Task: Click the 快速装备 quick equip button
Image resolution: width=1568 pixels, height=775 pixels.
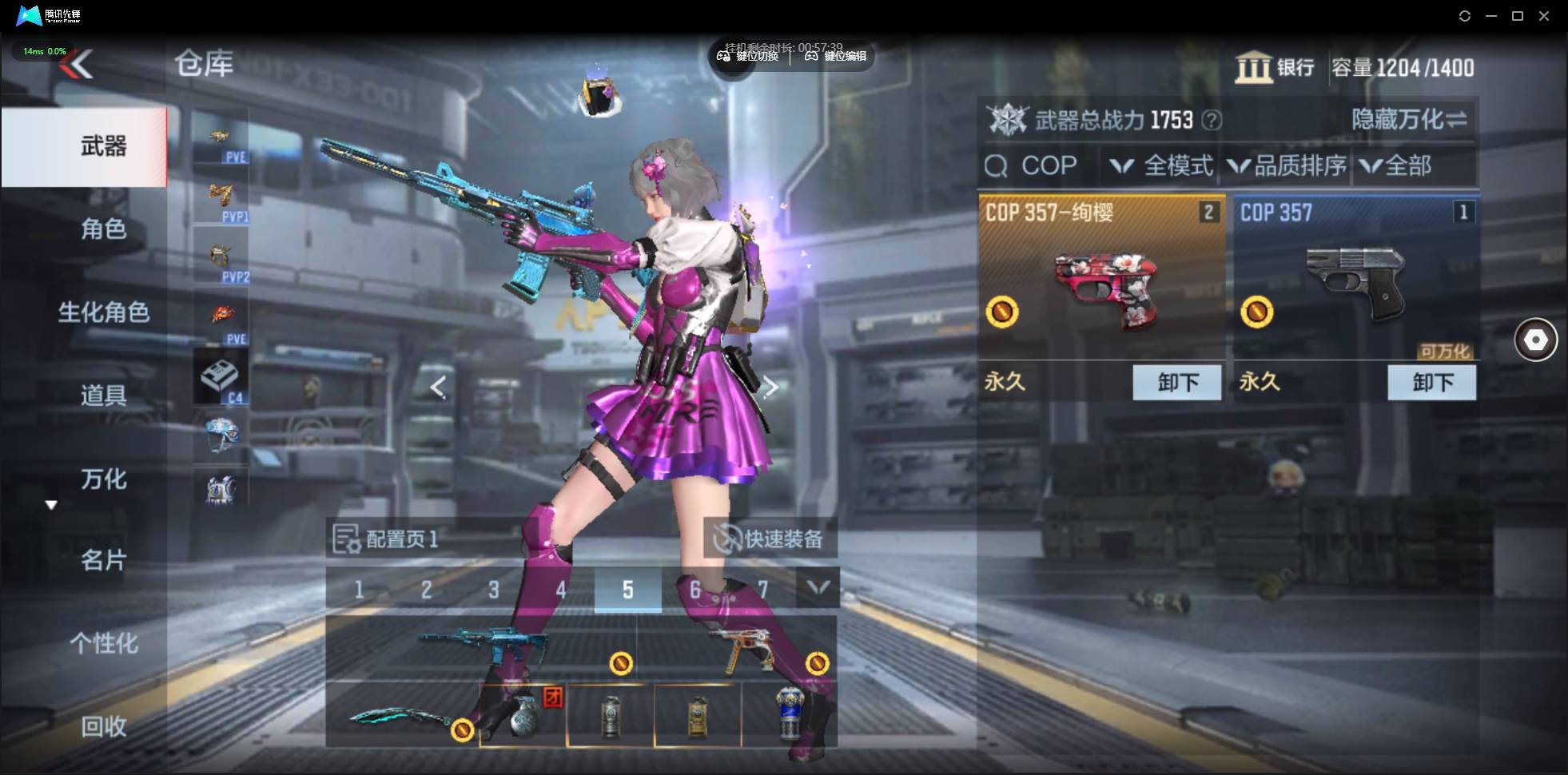Action: (x=770, y=539)
